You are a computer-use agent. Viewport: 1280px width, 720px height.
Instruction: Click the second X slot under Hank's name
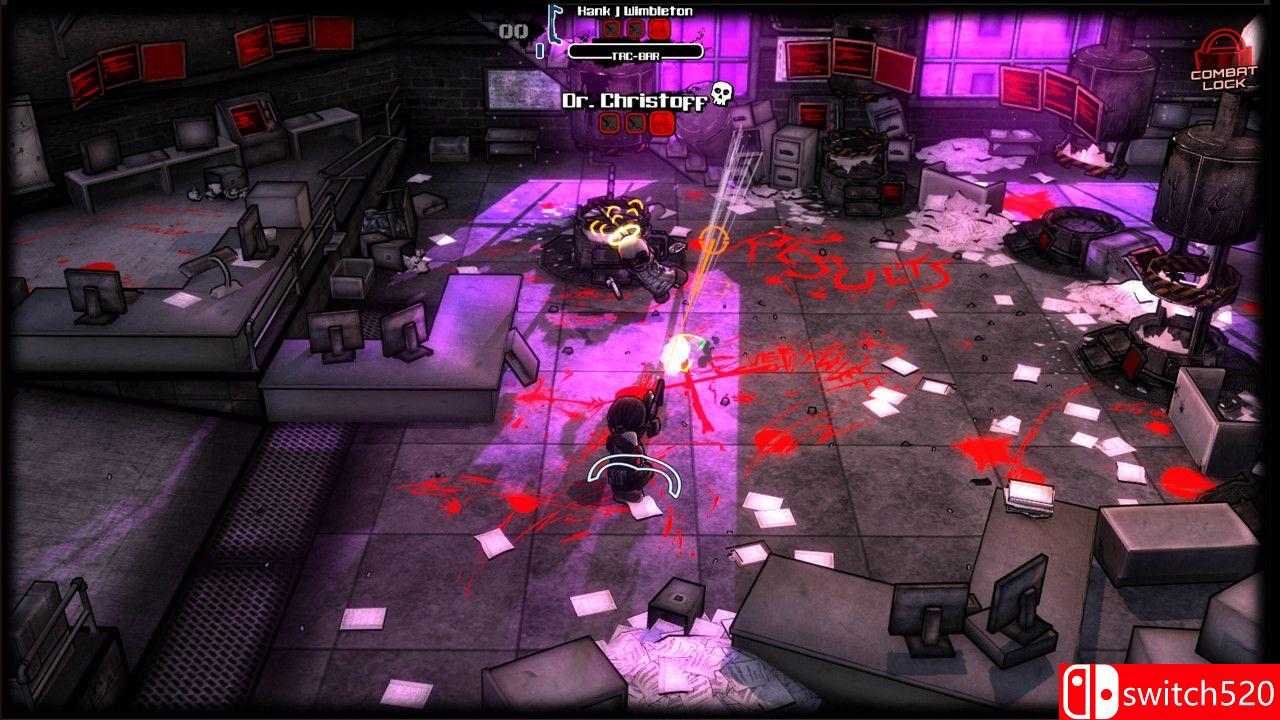[x=636, y=30]
